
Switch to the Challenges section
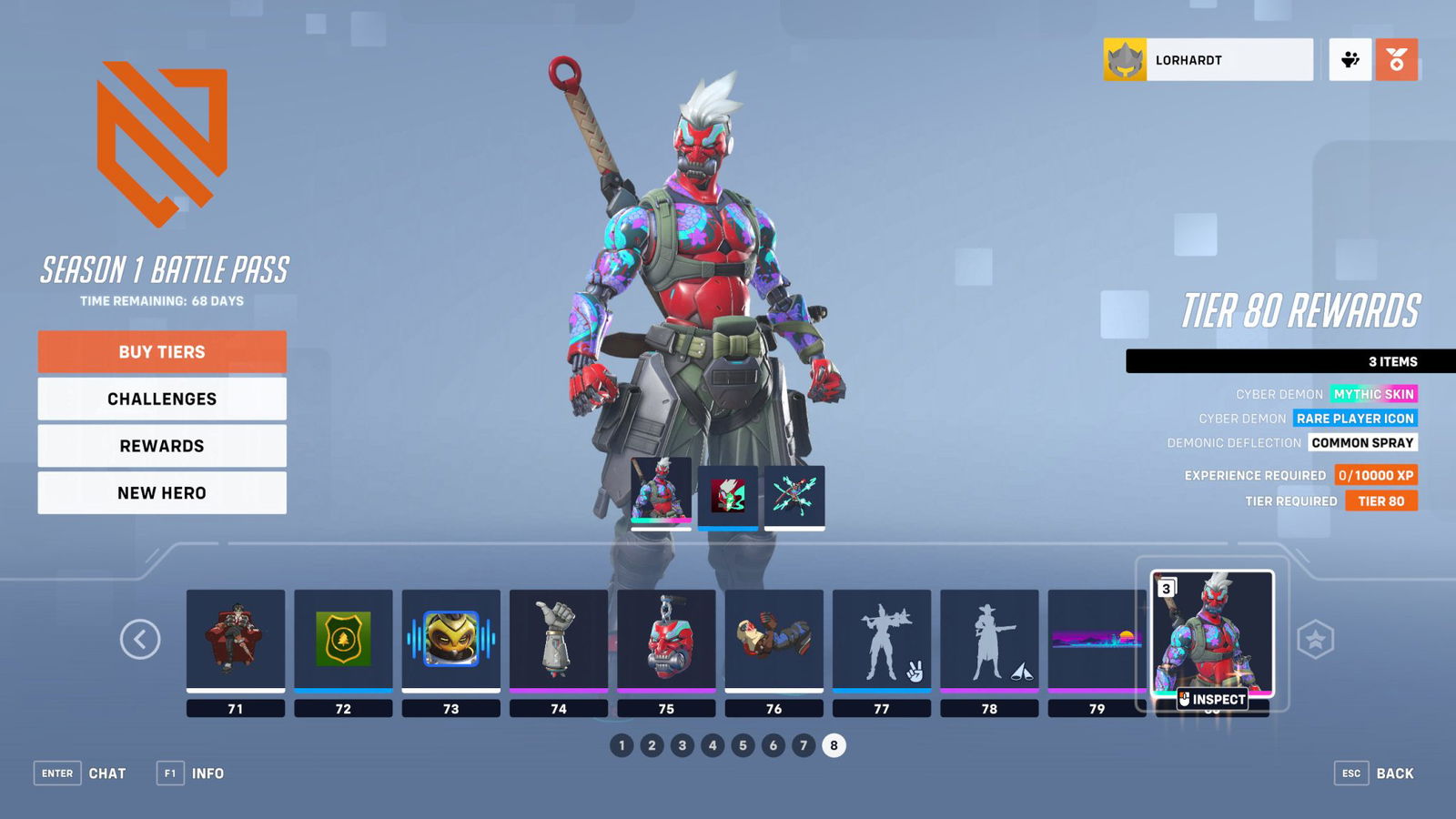pos(161,399)
